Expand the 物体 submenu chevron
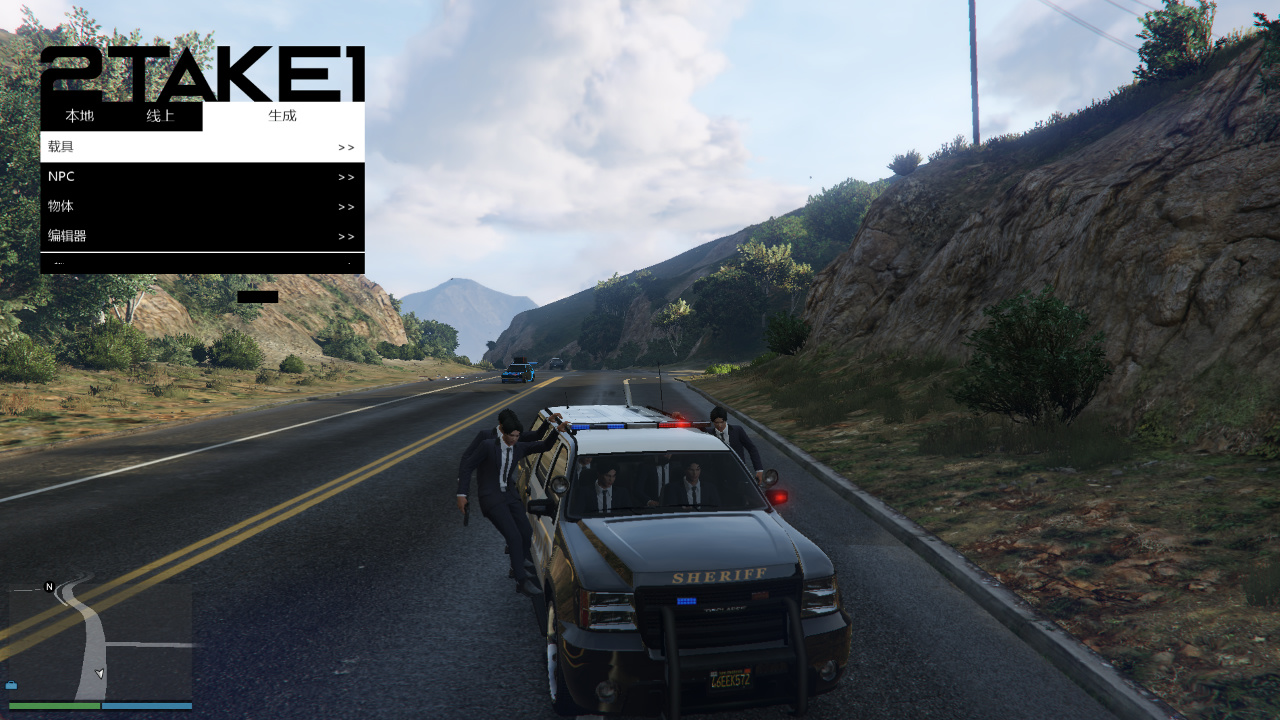This screenshot has width=1280, height=720. pos(346,207)
